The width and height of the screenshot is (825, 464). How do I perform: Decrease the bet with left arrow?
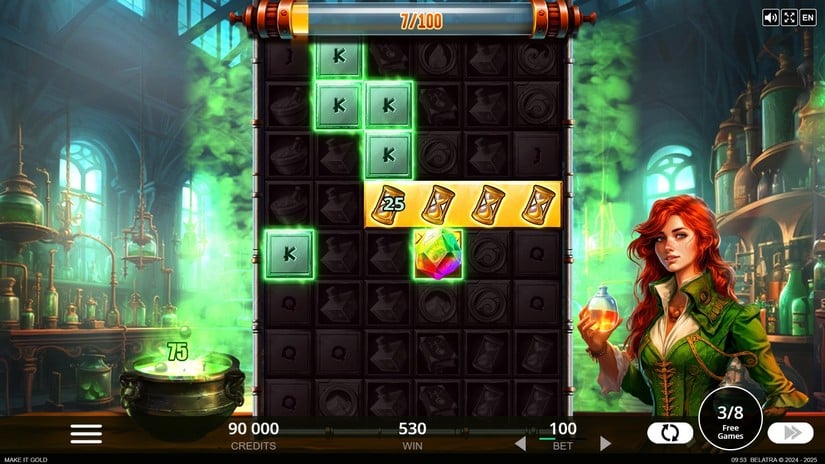coord(520,443)
